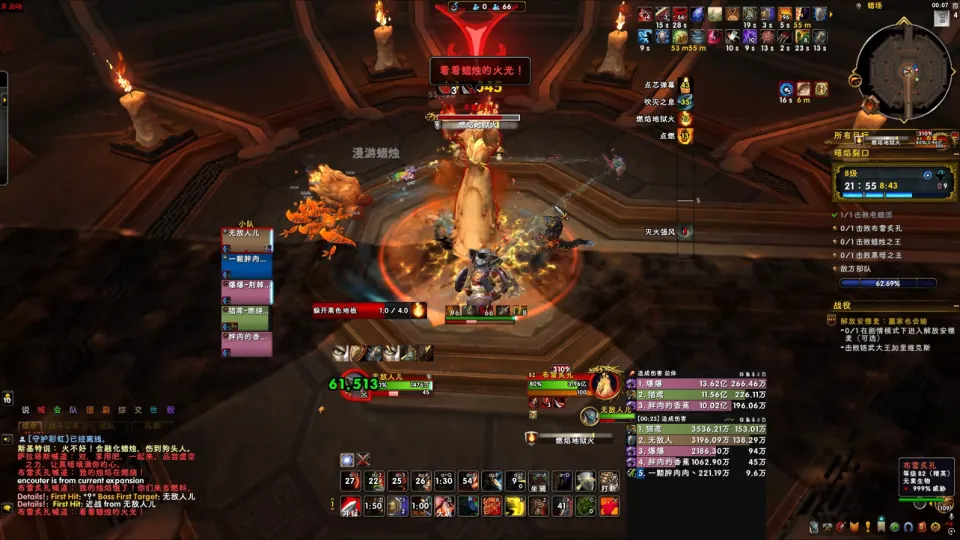The width and height of the screenshot is (960, 540).
Task: Select party member 无敌人儿 in party frames
Action: coord(247,233)
